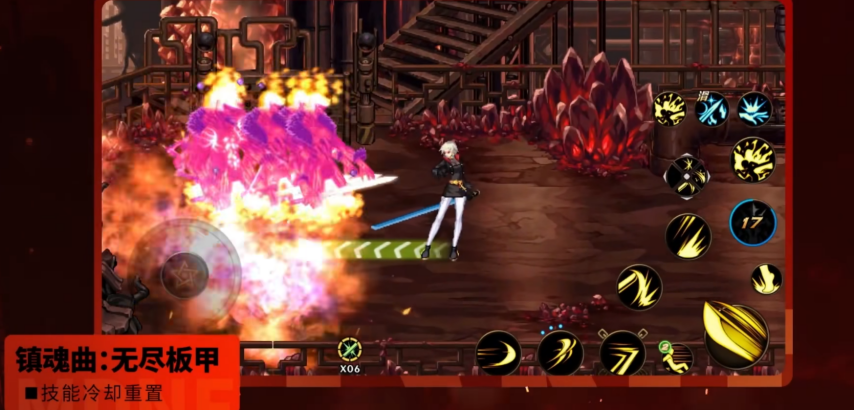Trigger the triple-chevron dash skill
The width and height of the screenshot is (854, 410).
pos(622,353)
